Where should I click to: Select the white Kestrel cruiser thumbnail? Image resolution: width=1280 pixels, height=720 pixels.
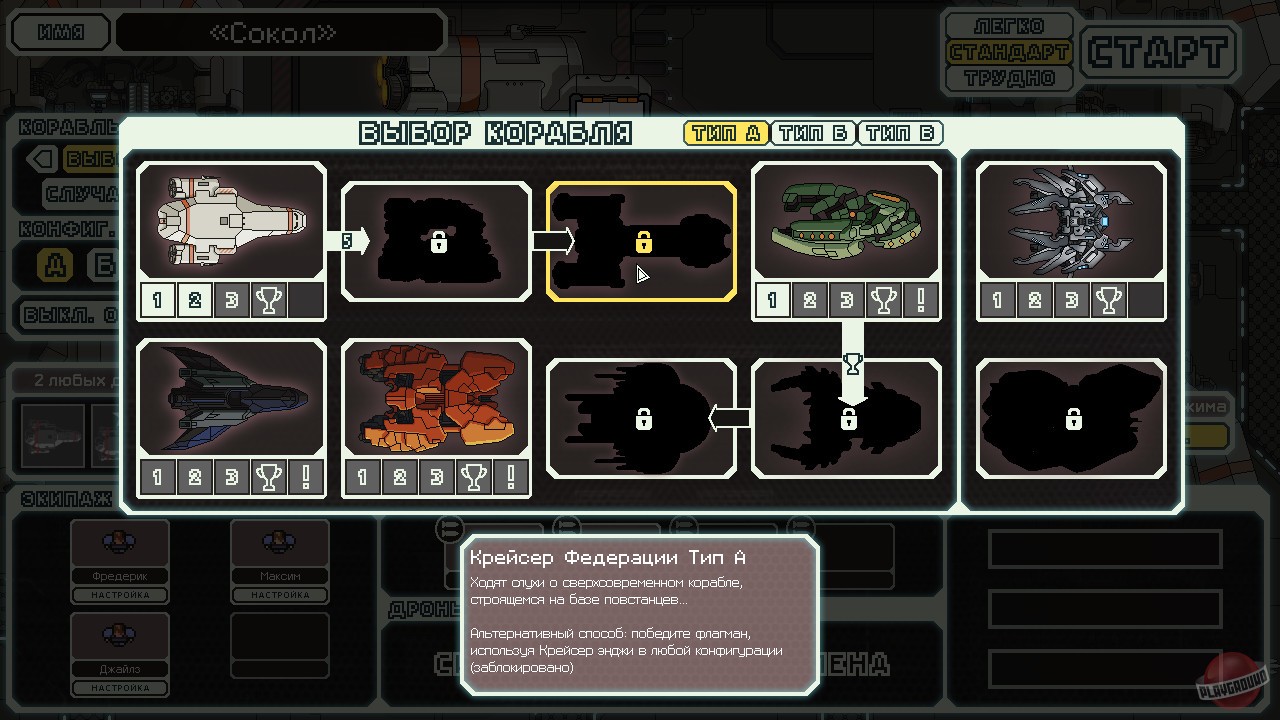230,218
